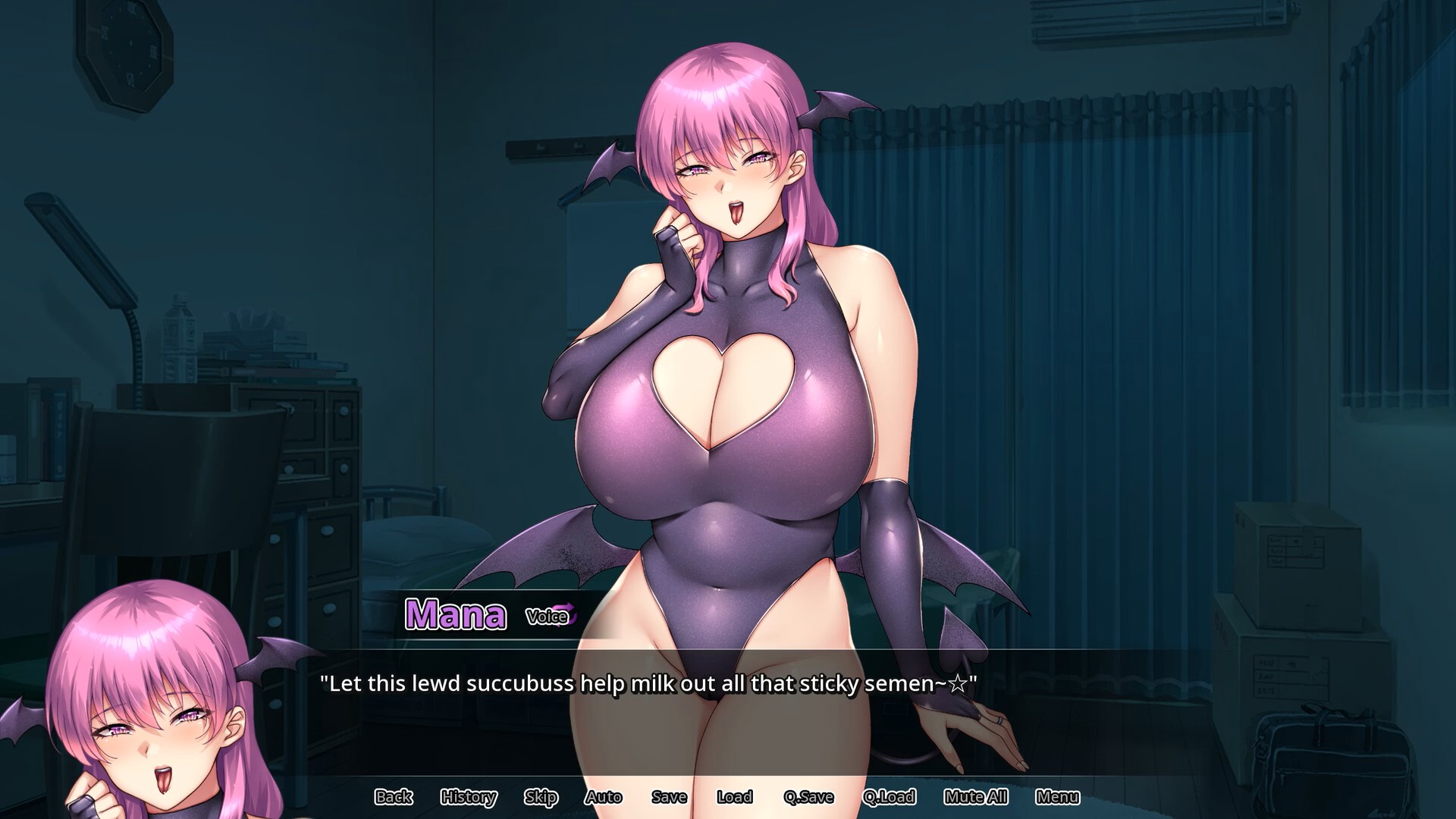The height and width of the screenshot is (819, 1456).
Task: Open the game Menu
Action: (1057, 797)
